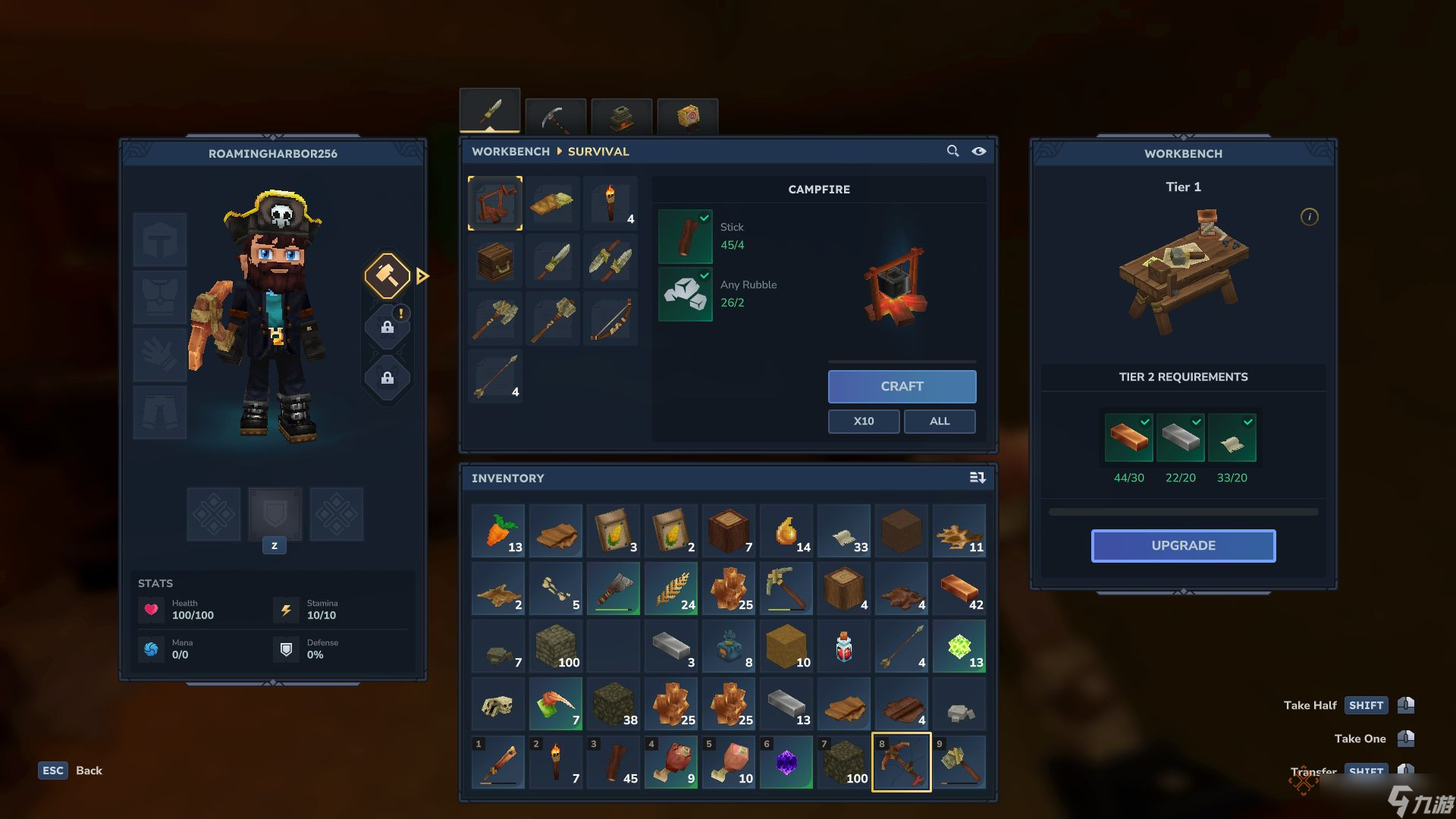Screen dimensions: 1456x819
Task: Select the bow recipe
Action: [610, 318]
